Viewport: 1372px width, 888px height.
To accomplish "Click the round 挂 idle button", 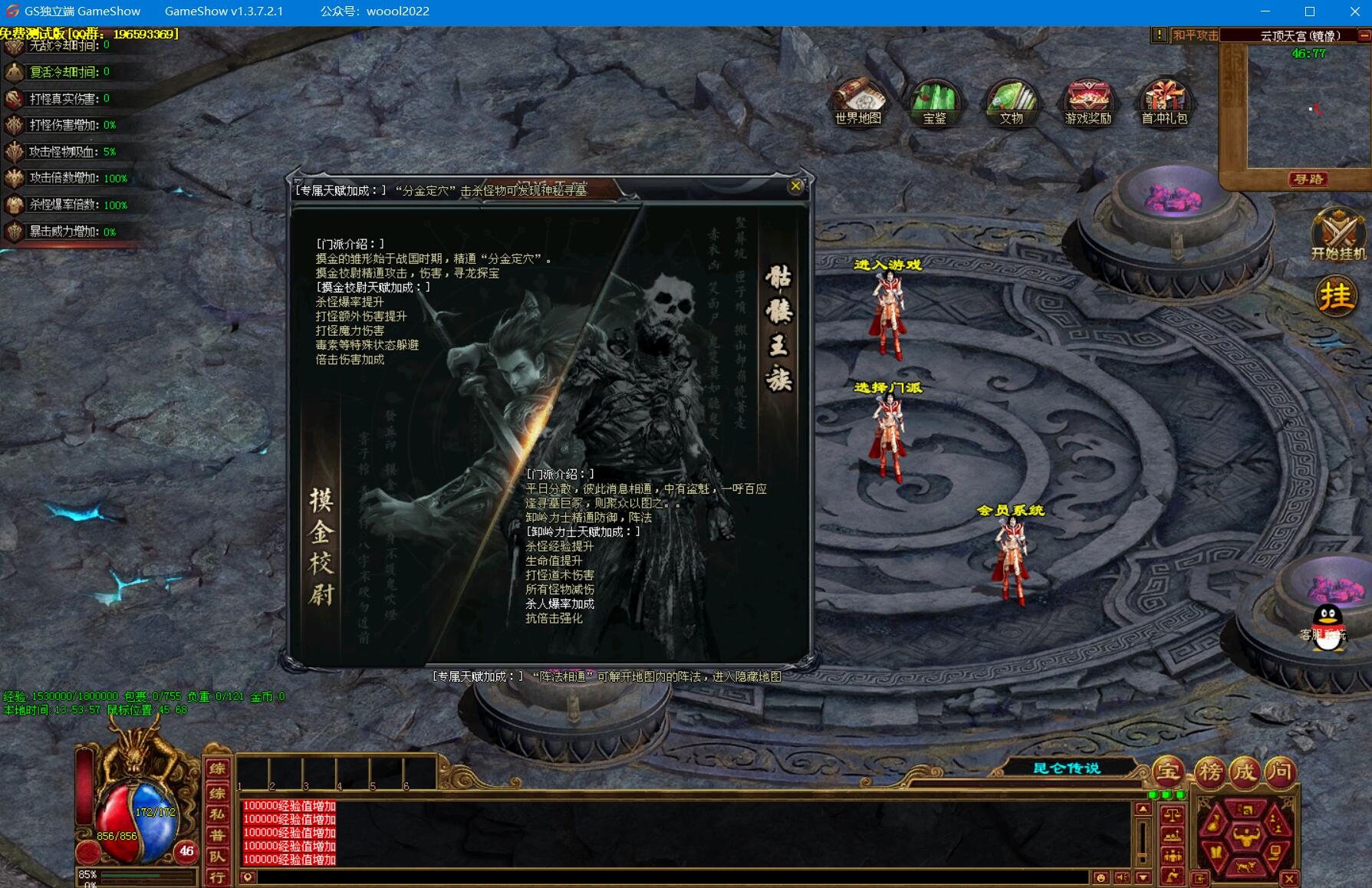I will pos(1336,296).
